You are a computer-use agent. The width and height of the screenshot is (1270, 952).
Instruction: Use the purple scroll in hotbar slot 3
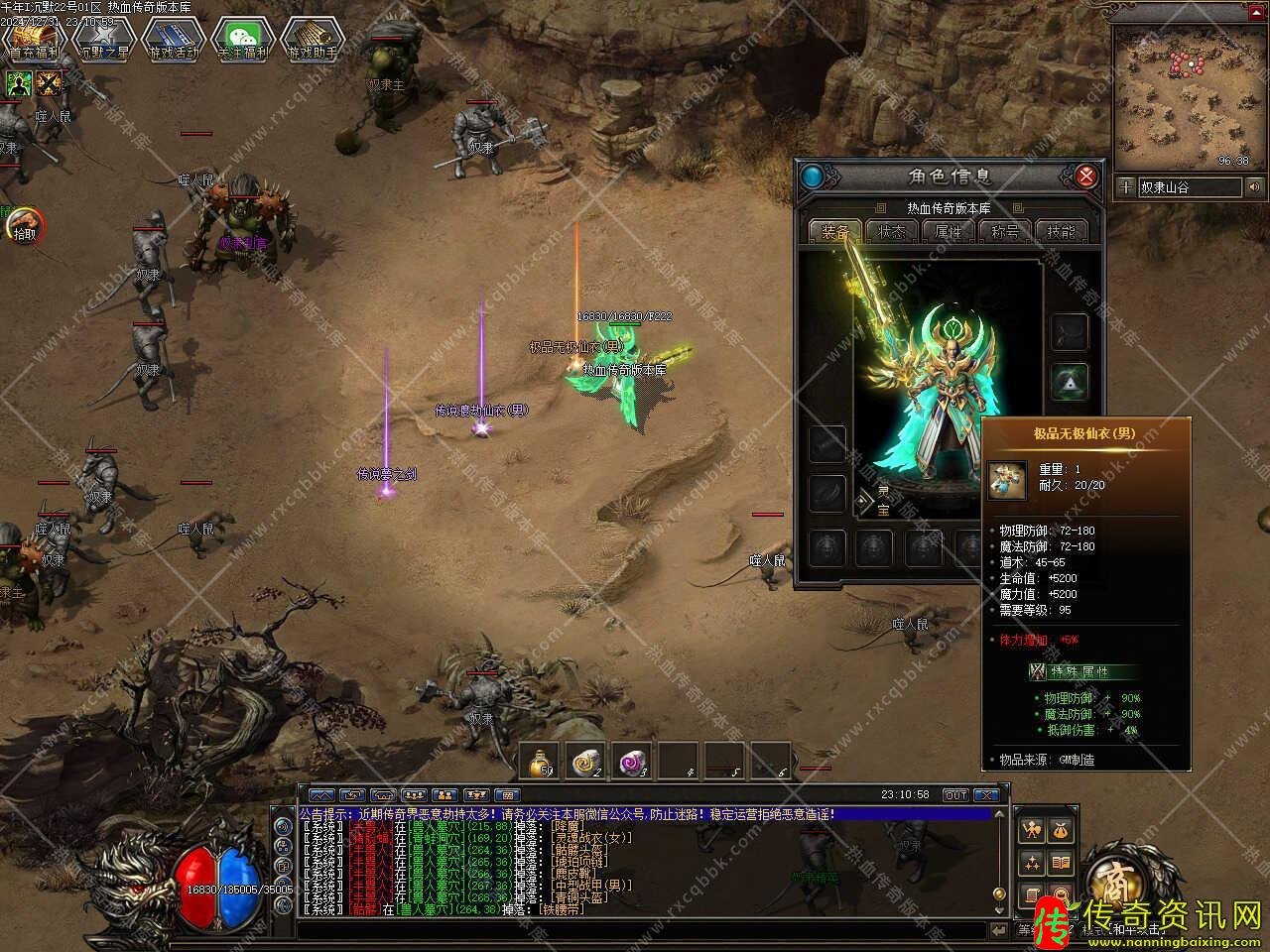click(x=633, y=762)
